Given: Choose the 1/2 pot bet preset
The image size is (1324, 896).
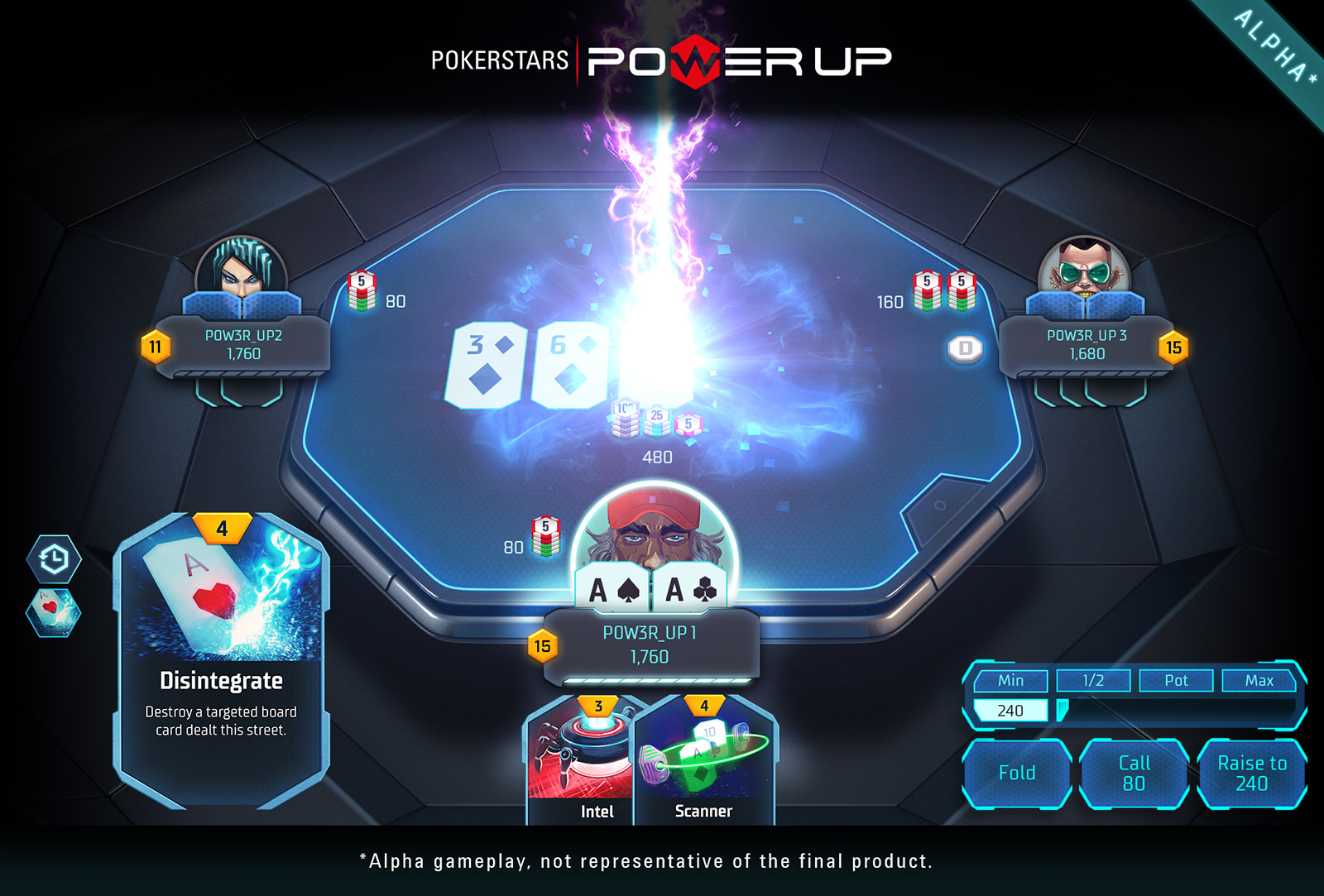Looking at the screenshot, I should (x=1093, y=681).
